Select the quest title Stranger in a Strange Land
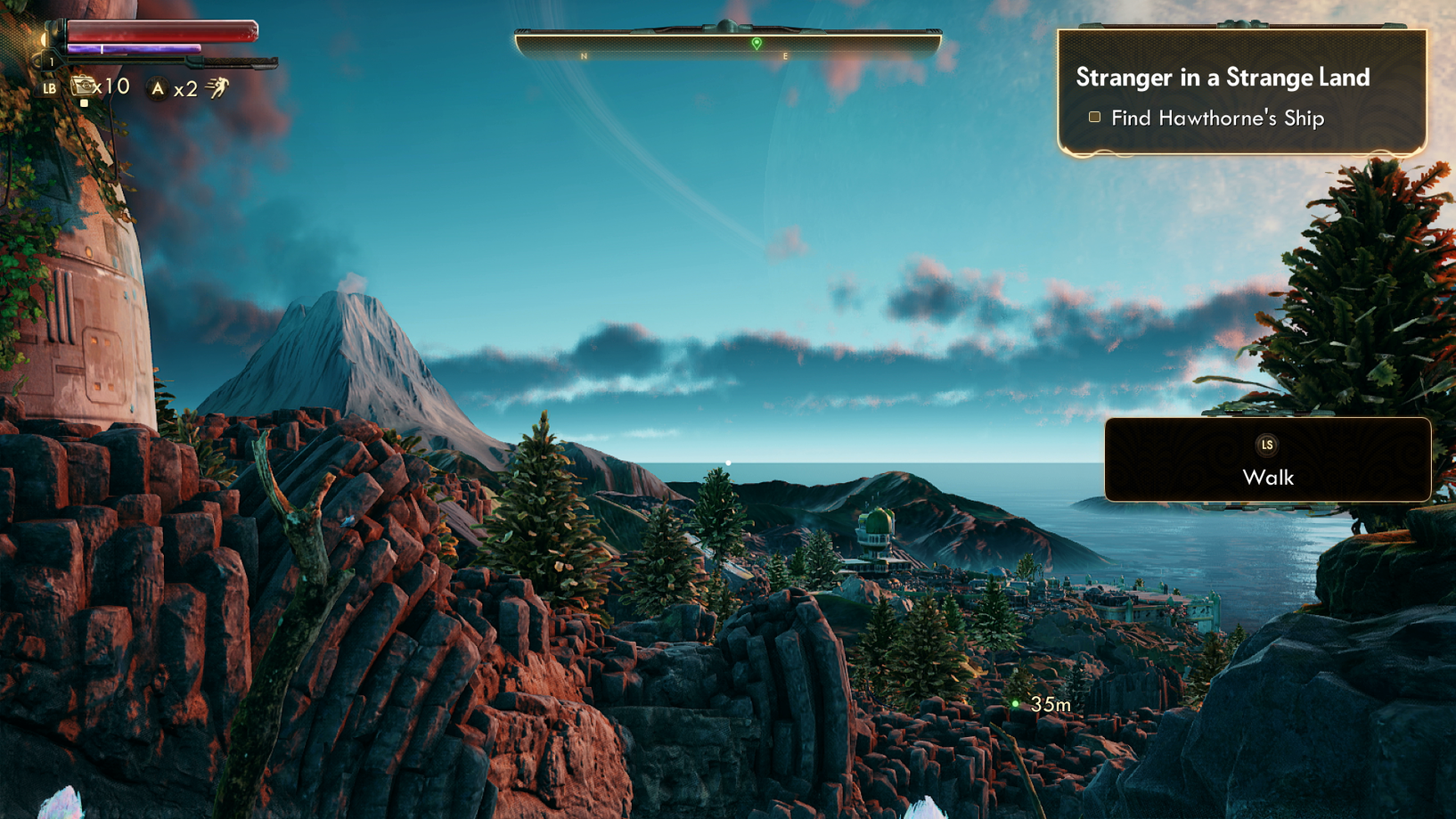Viewport: 1456px width, 819px height. click(x=1222, y=78)
